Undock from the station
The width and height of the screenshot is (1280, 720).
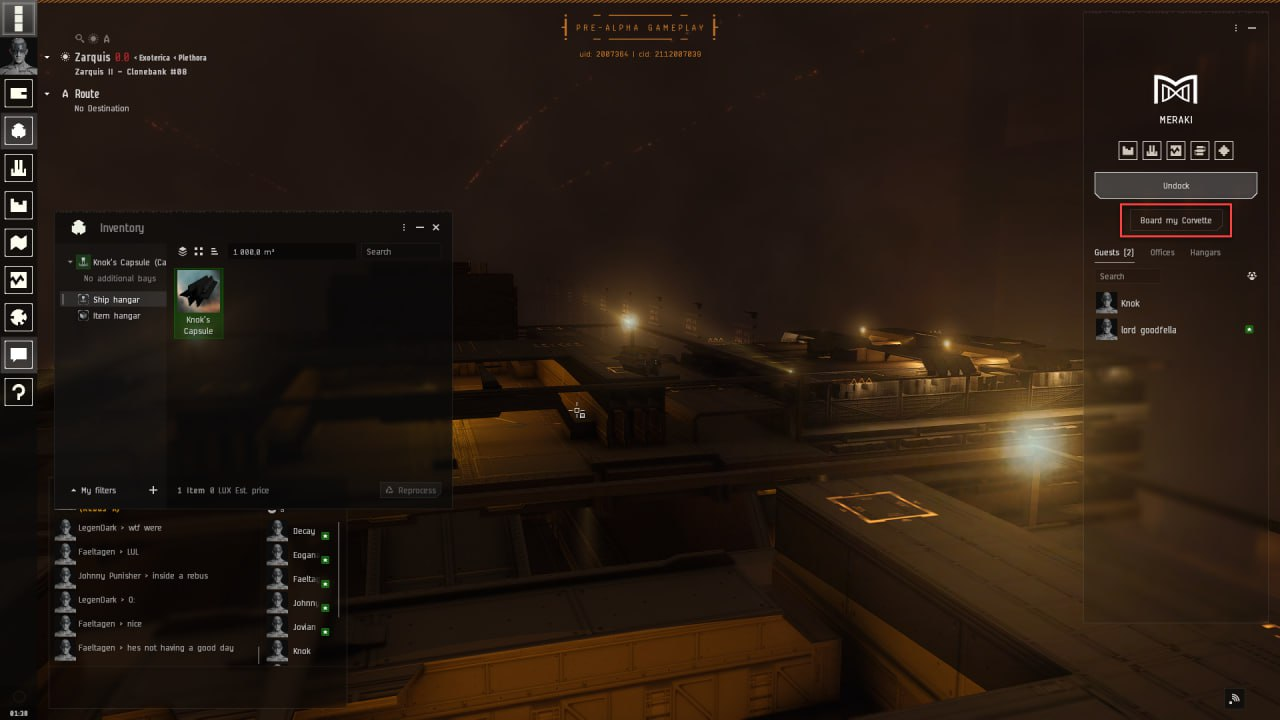pos(1175,186)
